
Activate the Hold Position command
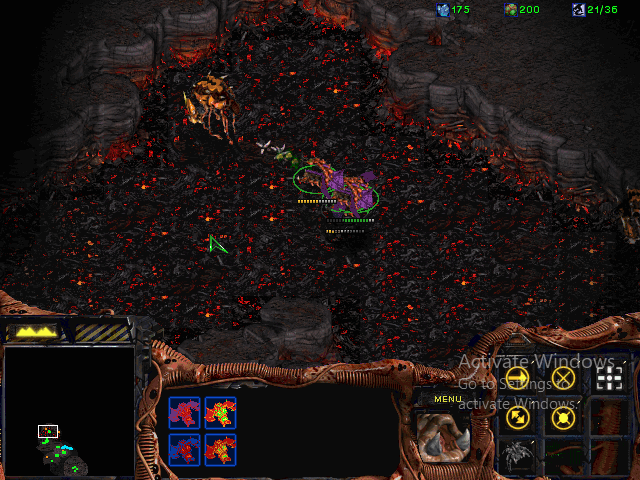(x=564, y=417)
